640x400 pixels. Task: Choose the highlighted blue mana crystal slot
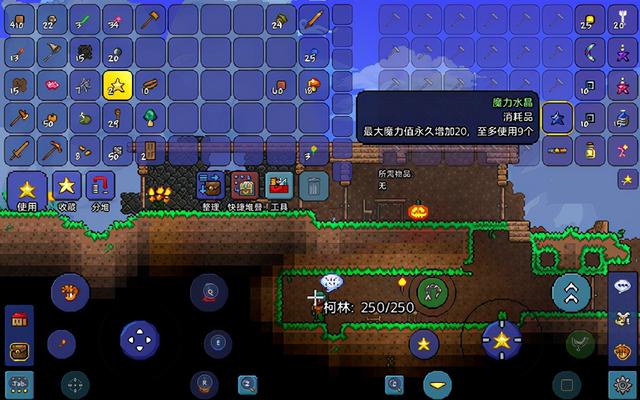point(557,118)
